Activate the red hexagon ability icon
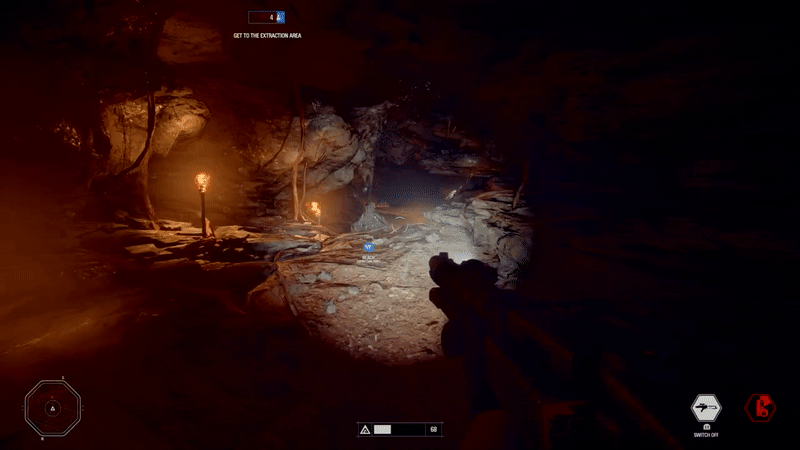800x450 pixels. coord(759,407)
